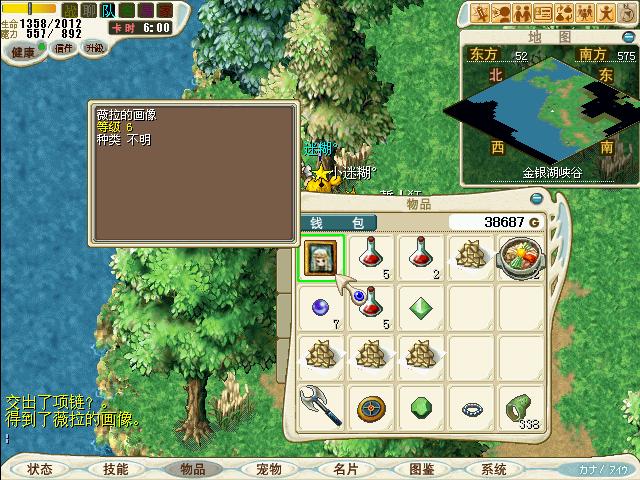Select the green diamond crystal item
Image resolution: width=640 pixels, height=480 pixels.
pos(420,304)
